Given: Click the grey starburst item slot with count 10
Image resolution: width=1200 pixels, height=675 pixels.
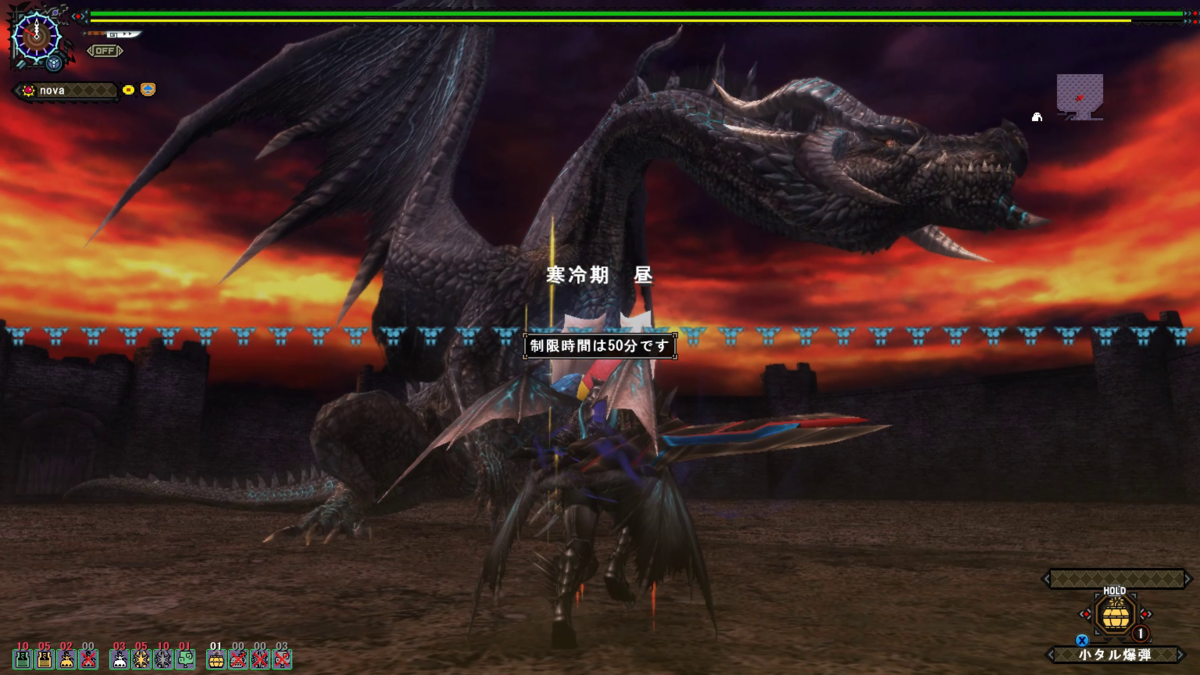Looking at the screenshot, I should pos(163,659).
